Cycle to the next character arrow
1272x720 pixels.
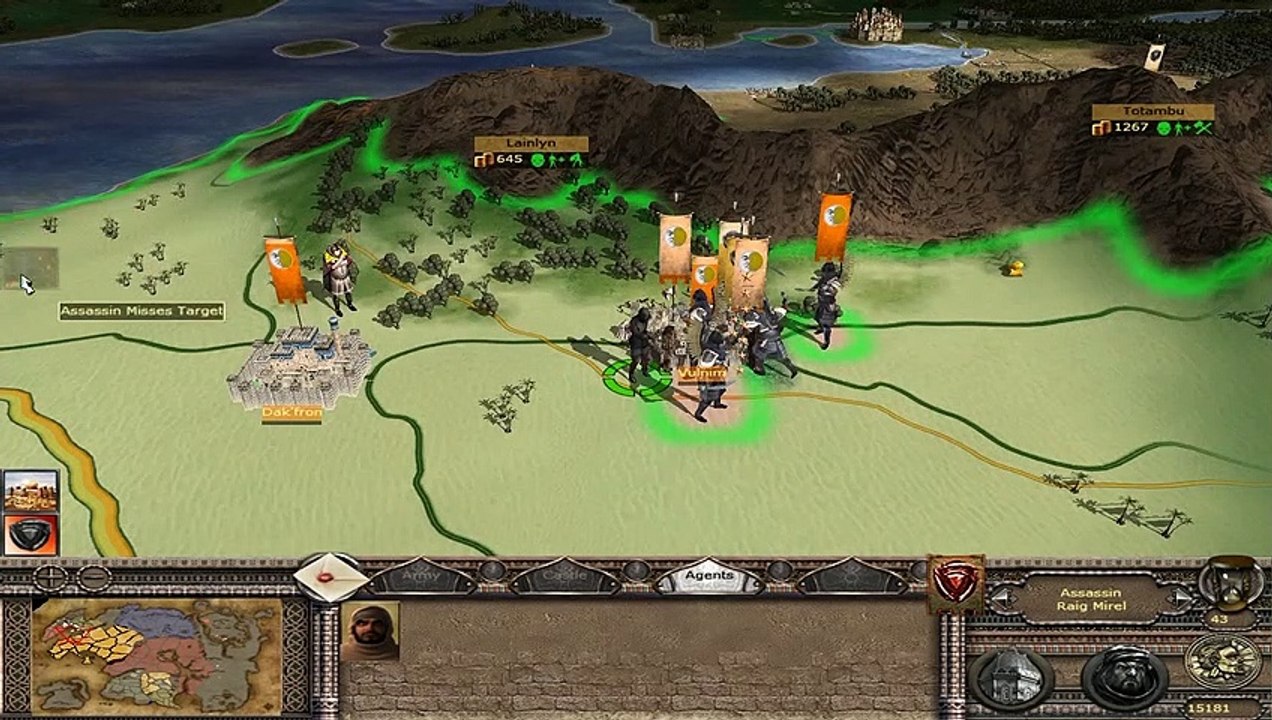[x=1180, y=599]
